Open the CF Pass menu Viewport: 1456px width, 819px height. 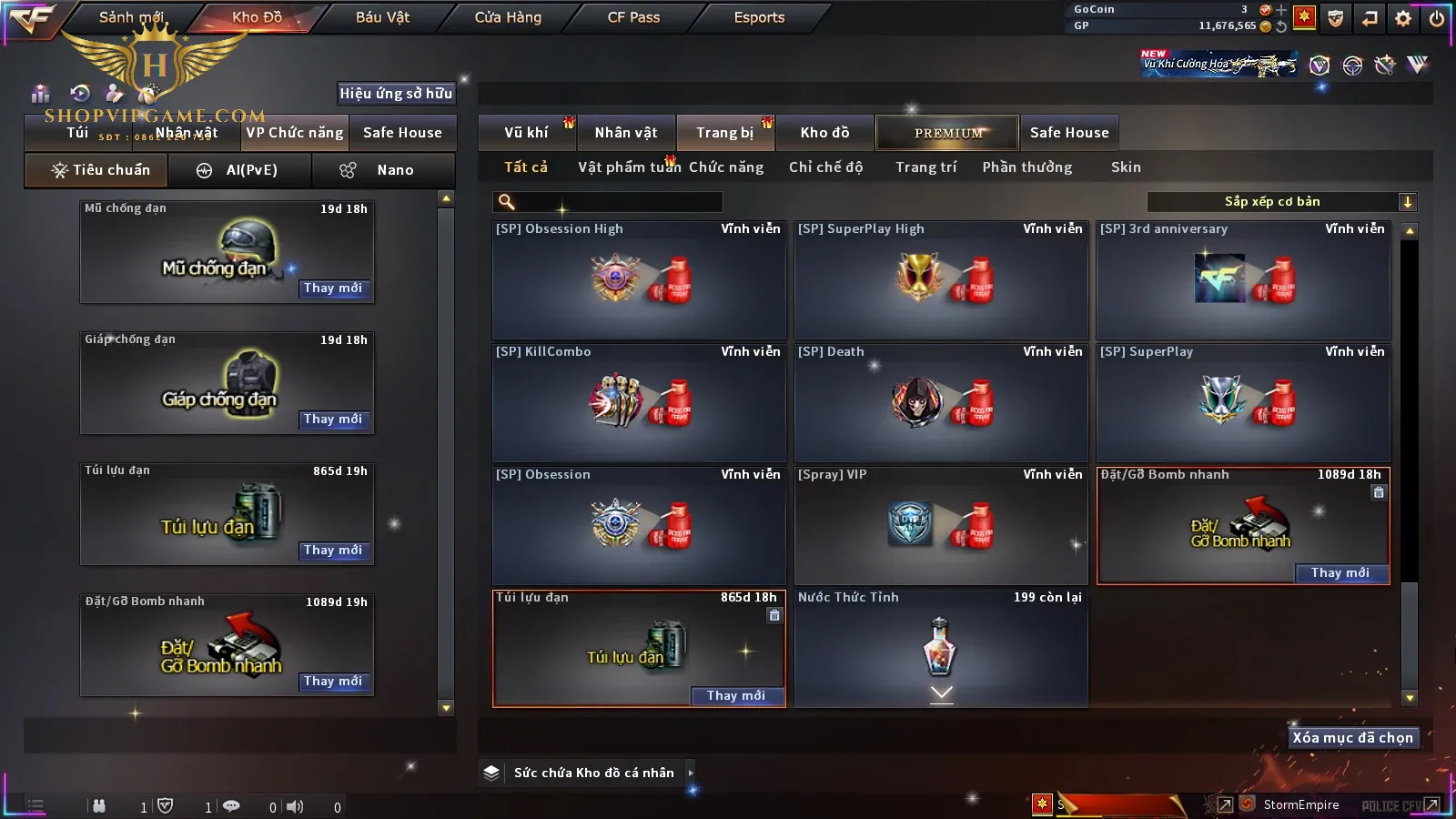coord(633,17)
